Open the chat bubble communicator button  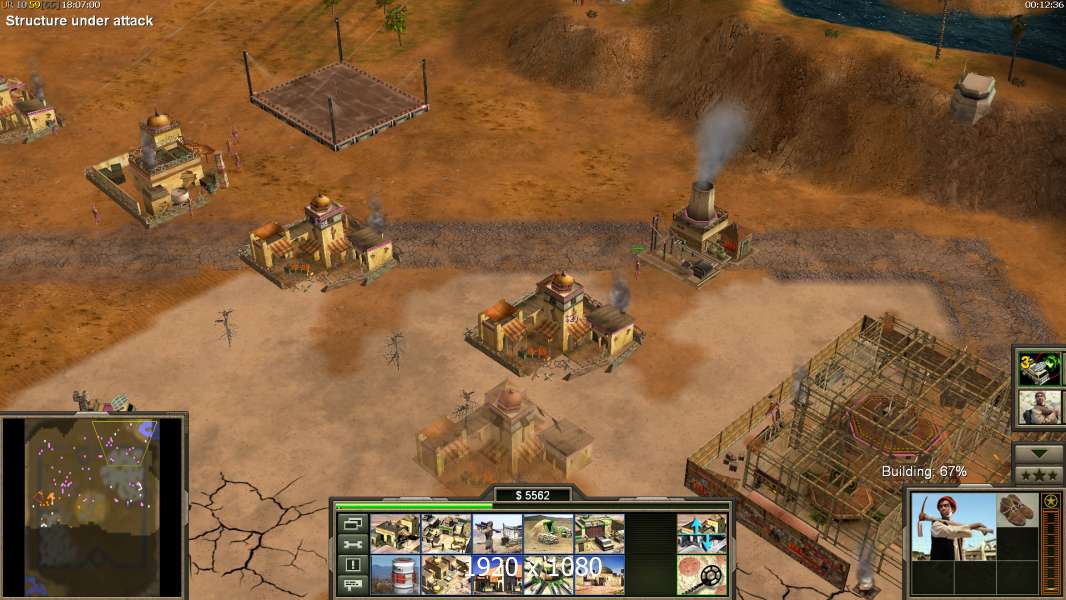pyautogui.click(x=351, y=585)
